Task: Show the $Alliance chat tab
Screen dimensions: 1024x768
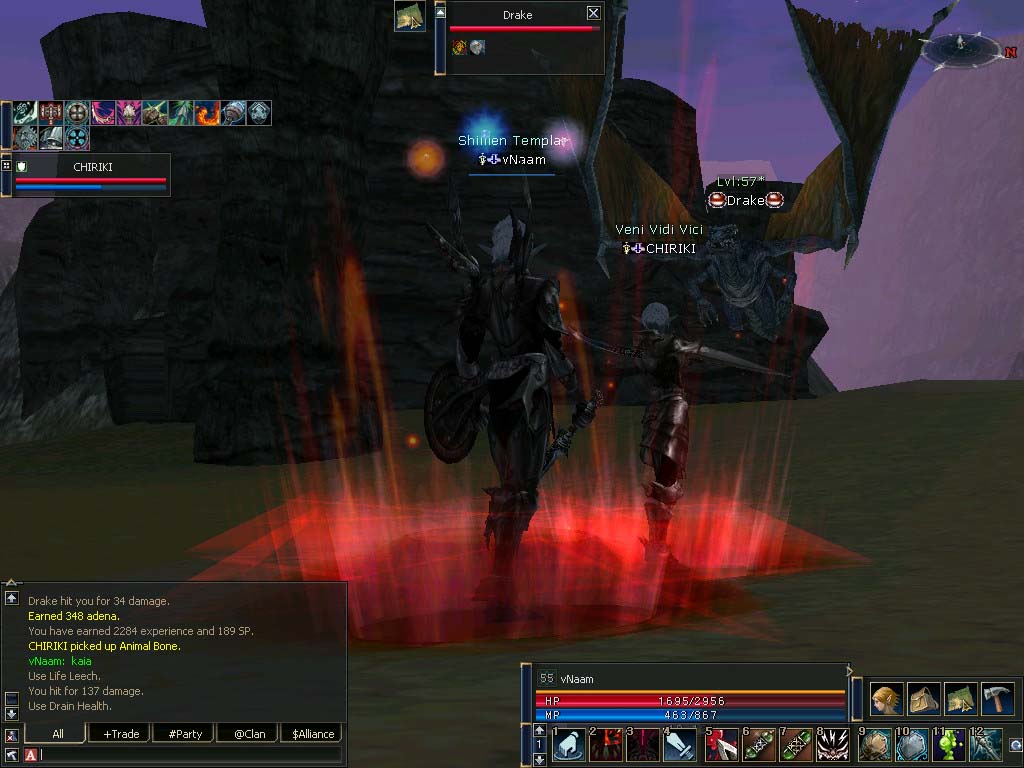Action: [313, 734]
